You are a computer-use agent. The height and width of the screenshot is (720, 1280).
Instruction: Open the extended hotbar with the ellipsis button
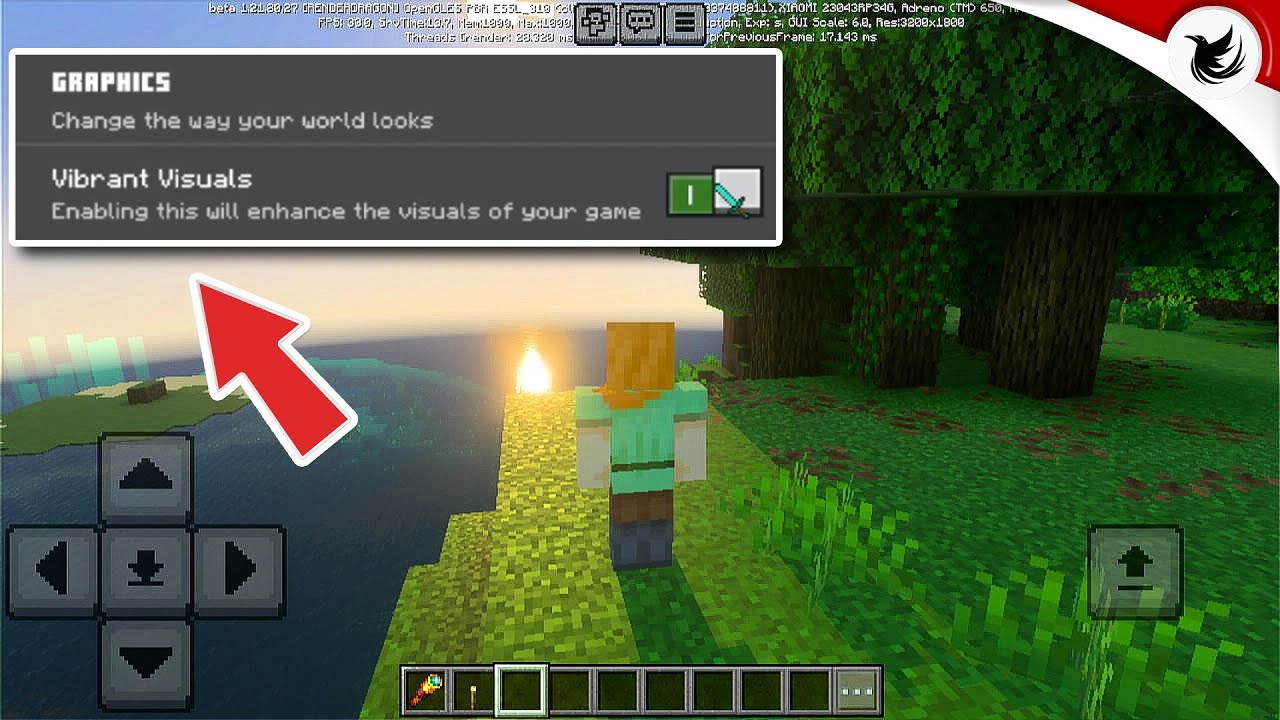click(x=856, y=692)
